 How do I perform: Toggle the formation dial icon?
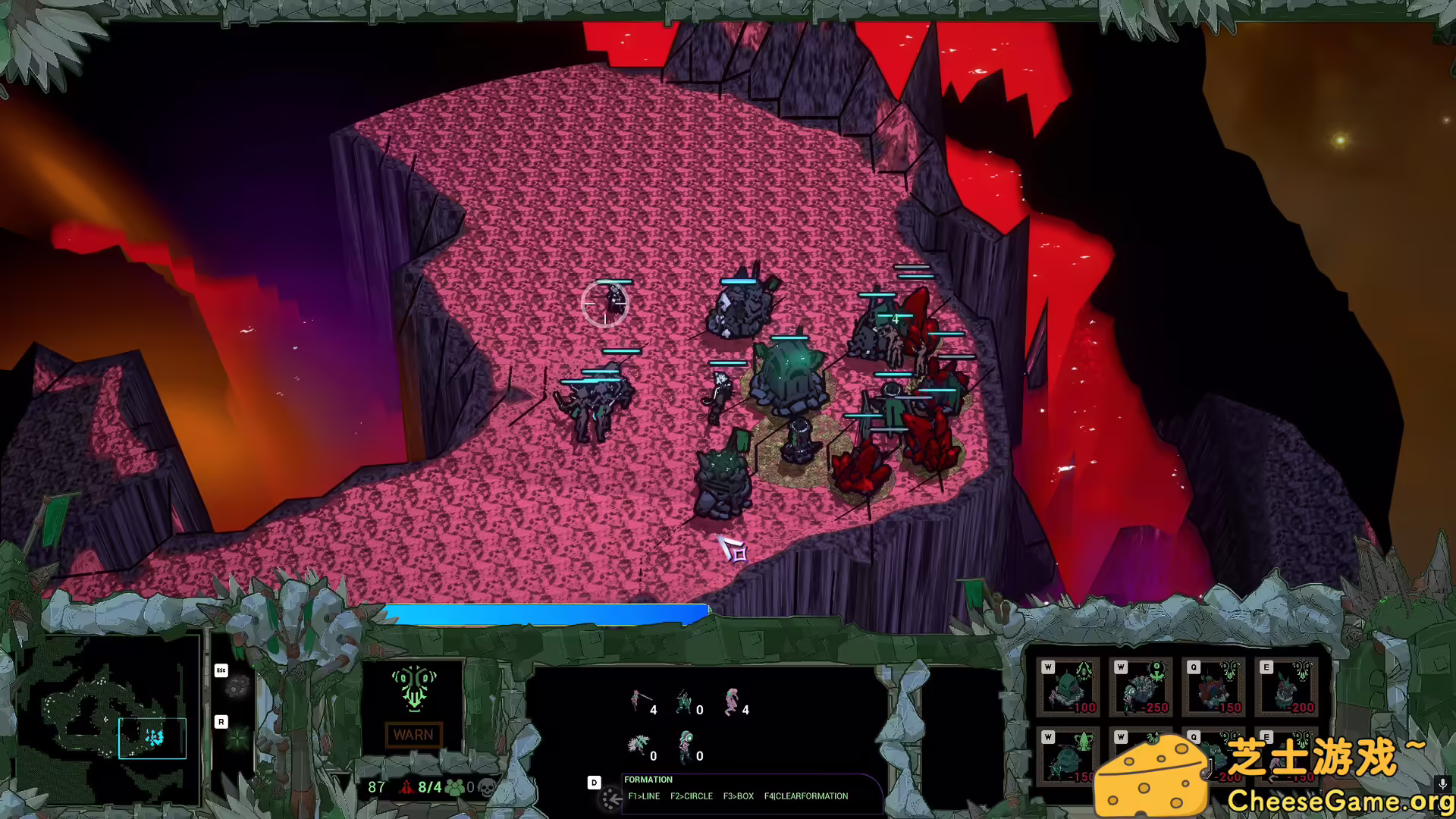click(x=611, y=797)
